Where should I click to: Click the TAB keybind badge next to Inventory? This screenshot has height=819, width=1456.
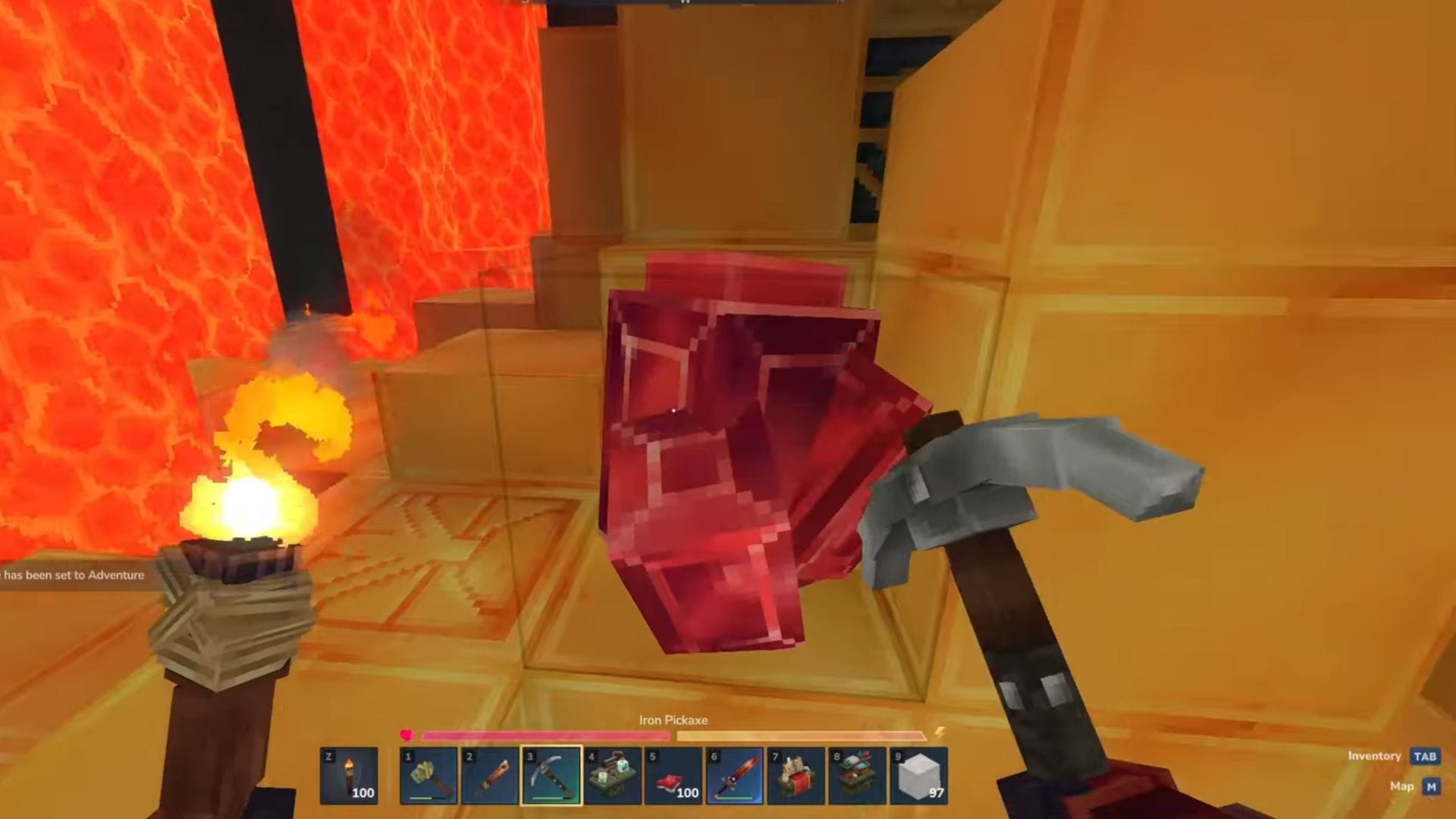[1424, 756]
